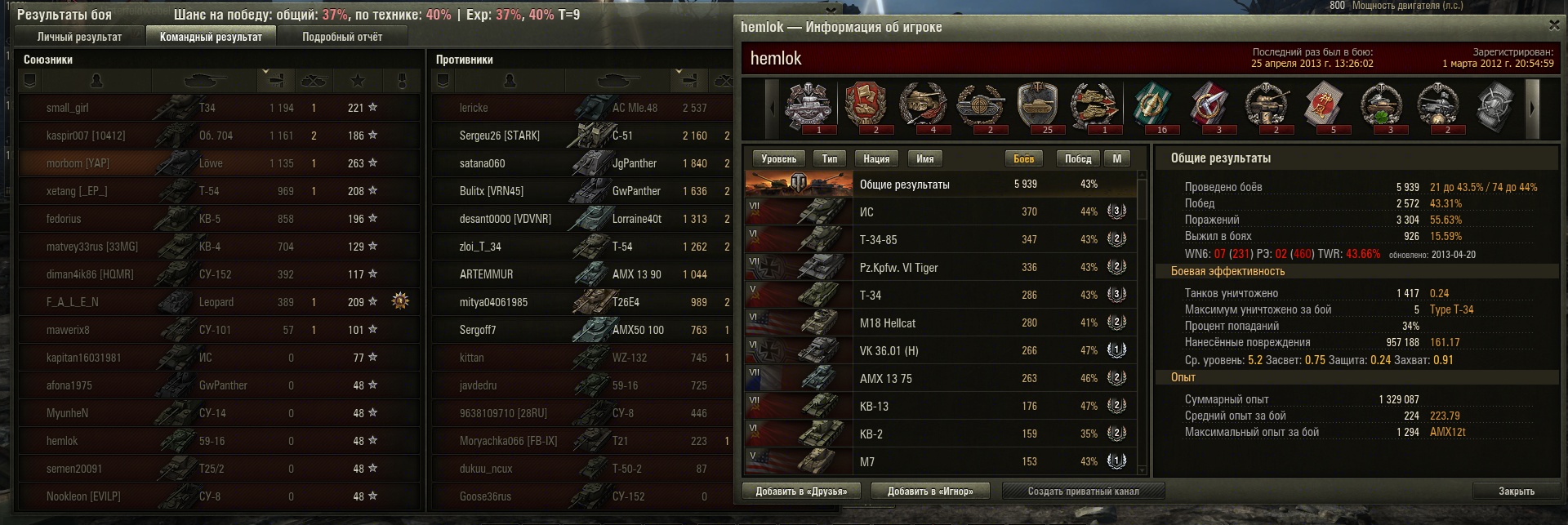Close the hemlok player info window
The width and height of the screenshot is (1568, 525).
pos(1554,26)
